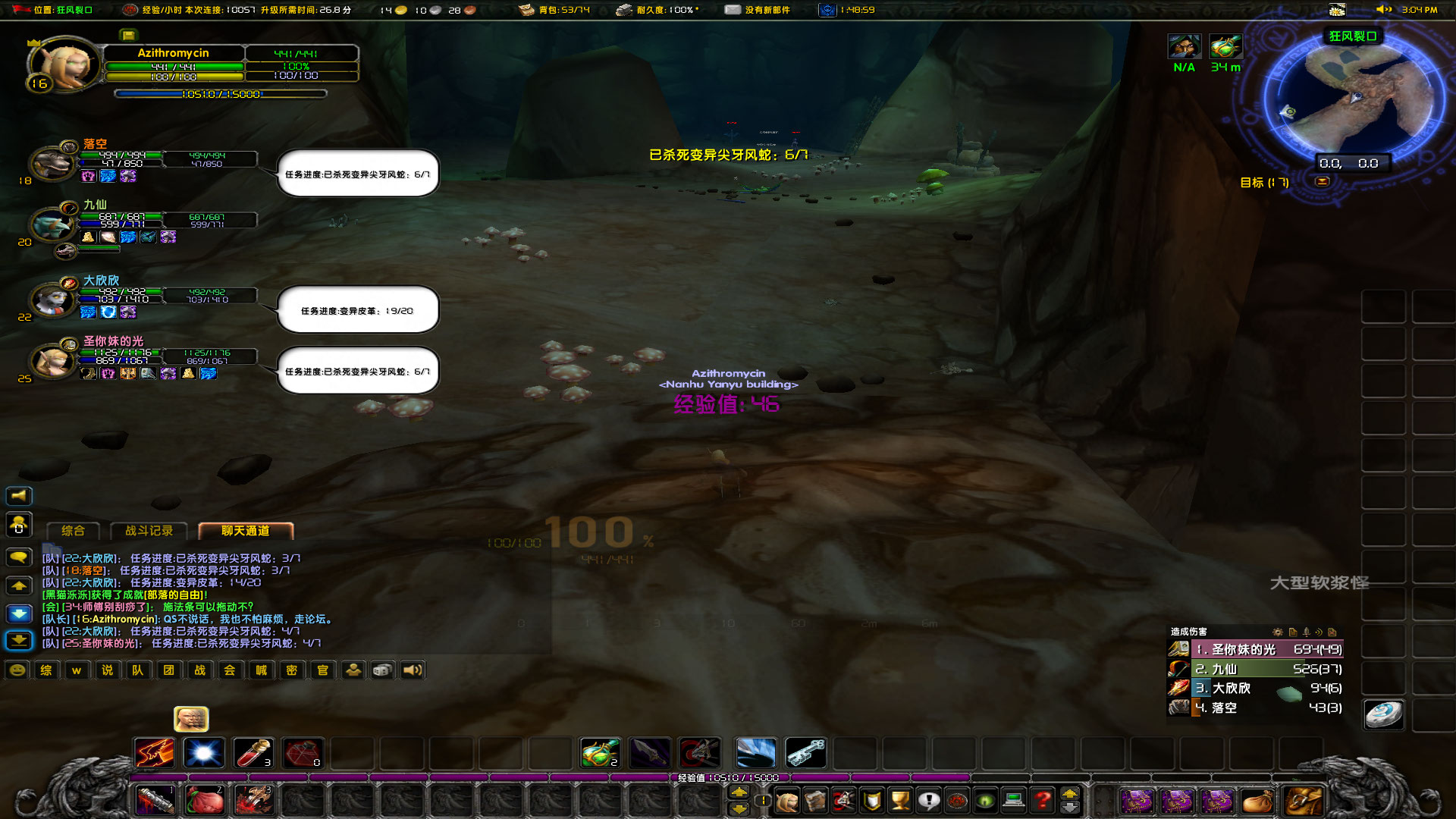Click the 队 party channel button
1456x819 pixels.
tap(138, 670)
